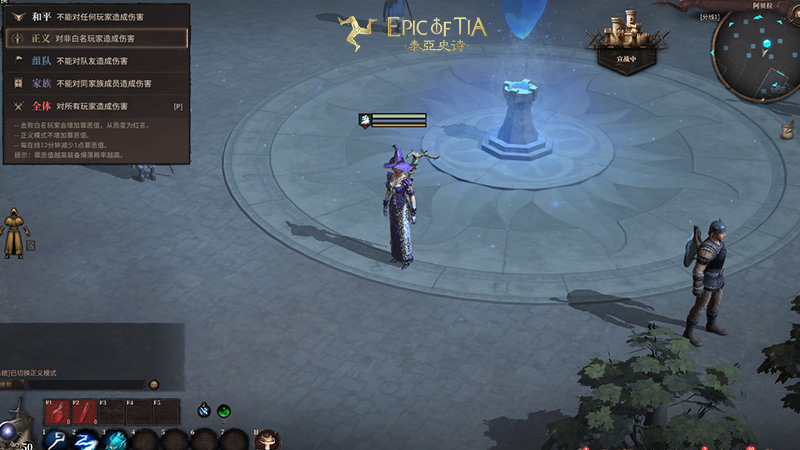Image resolution: width=800 pixels, height=450 pixels.
Task: Switch to the 组队 party PvP mode
Action: pyautogui.click(x=96, y=60)
